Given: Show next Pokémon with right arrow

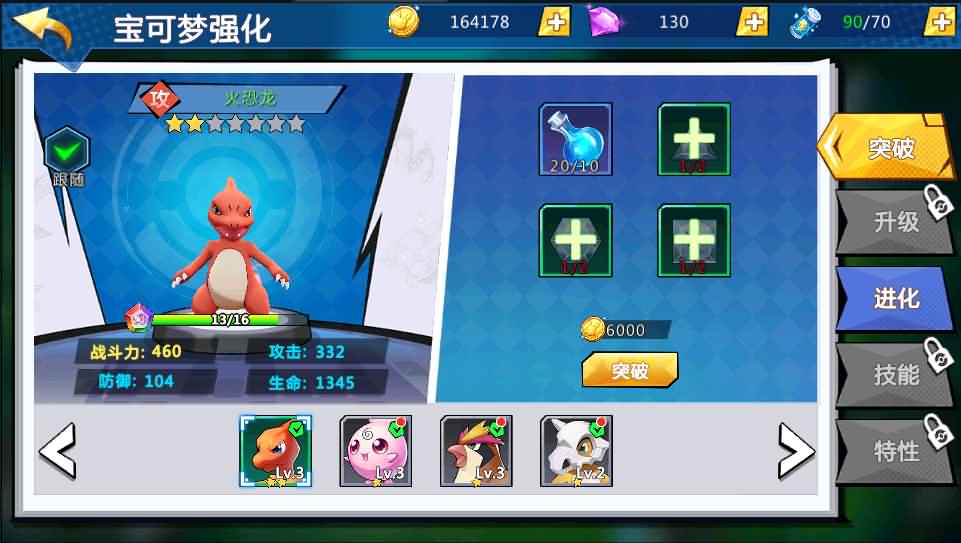Looking at the screenshot, I should coord(795,451).
